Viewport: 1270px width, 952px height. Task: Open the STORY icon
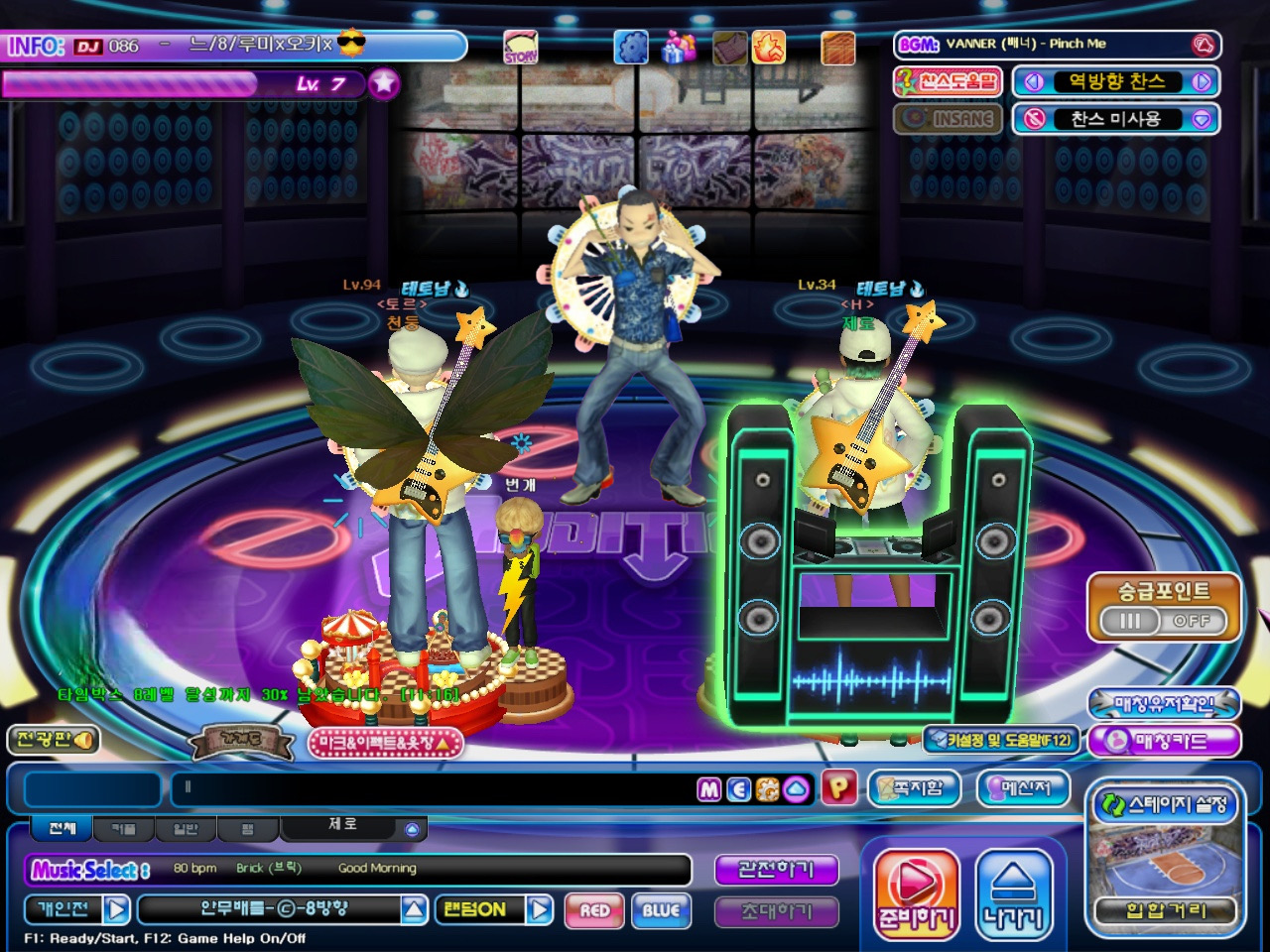(520, 47)
